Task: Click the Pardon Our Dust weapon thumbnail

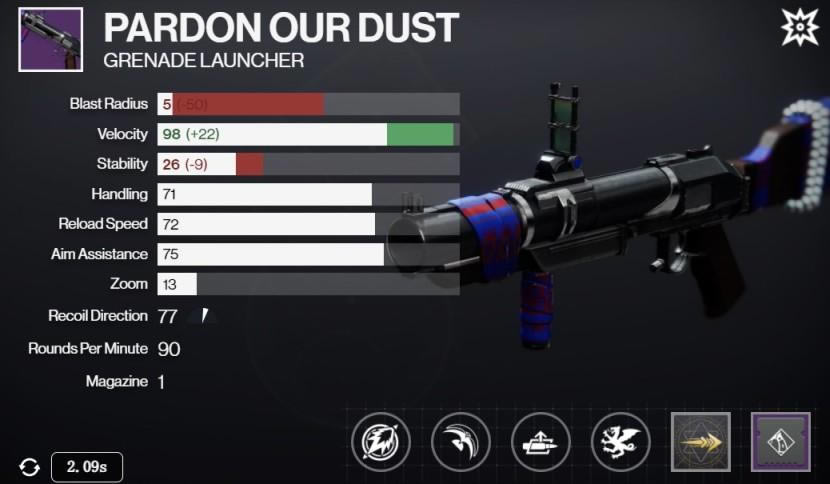Action: tap(49, 39)
